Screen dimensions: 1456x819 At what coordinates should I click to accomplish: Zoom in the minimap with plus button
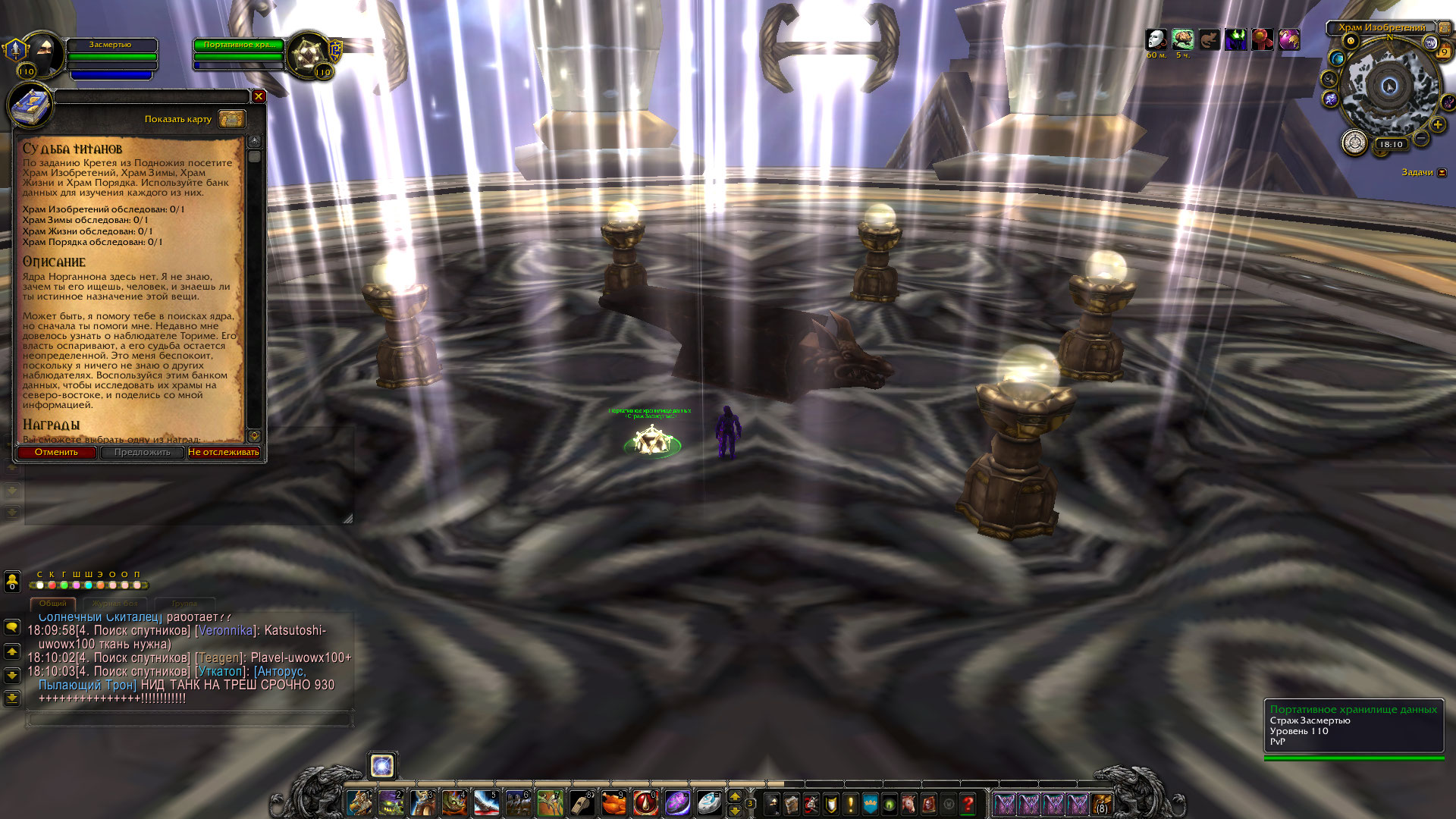coord(1437,125)
